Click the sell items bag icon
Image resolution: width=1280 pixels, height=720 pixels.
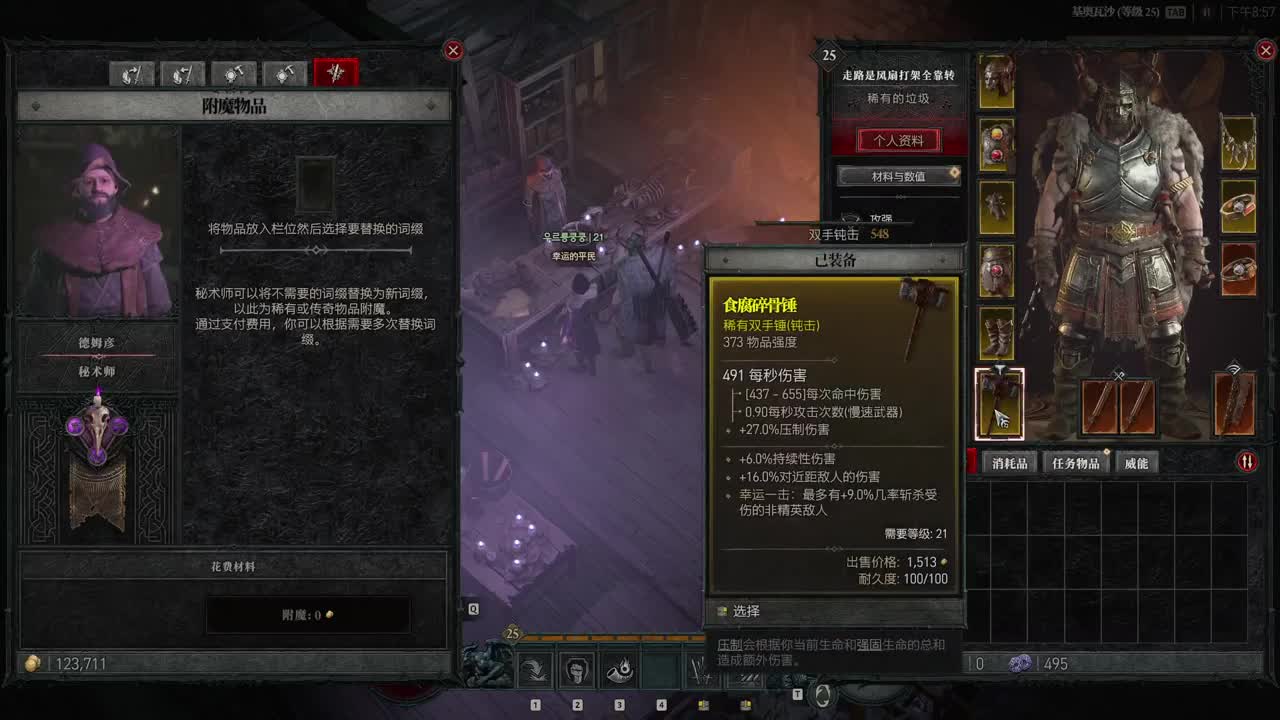coord(131,73)
